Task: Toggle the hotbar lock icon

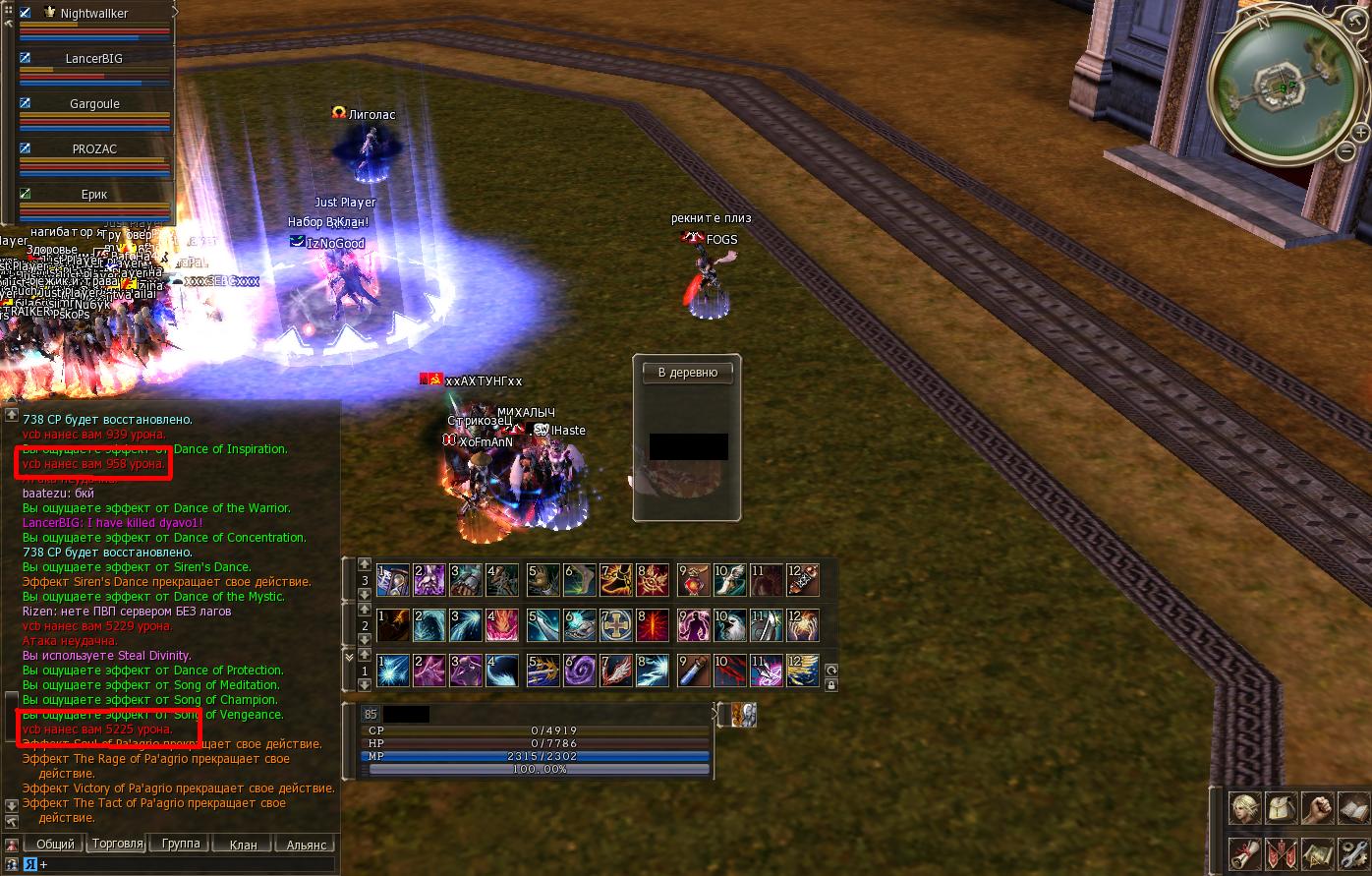Action: tap(831, 684)
